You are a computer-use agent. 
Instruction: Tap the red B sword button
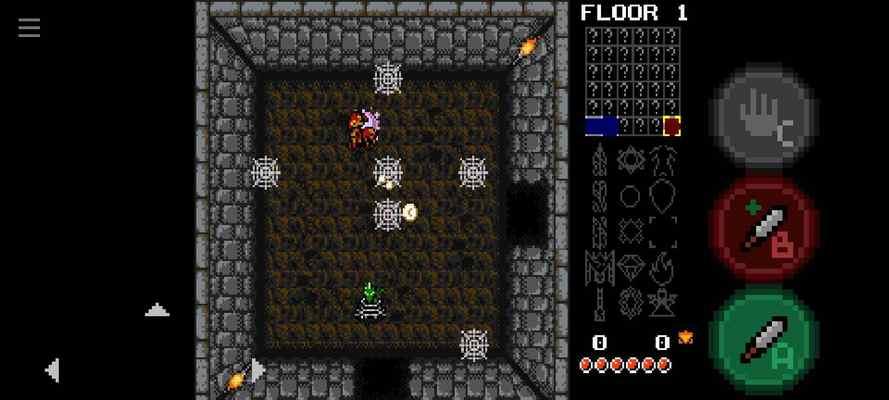[x=764, y=229]
